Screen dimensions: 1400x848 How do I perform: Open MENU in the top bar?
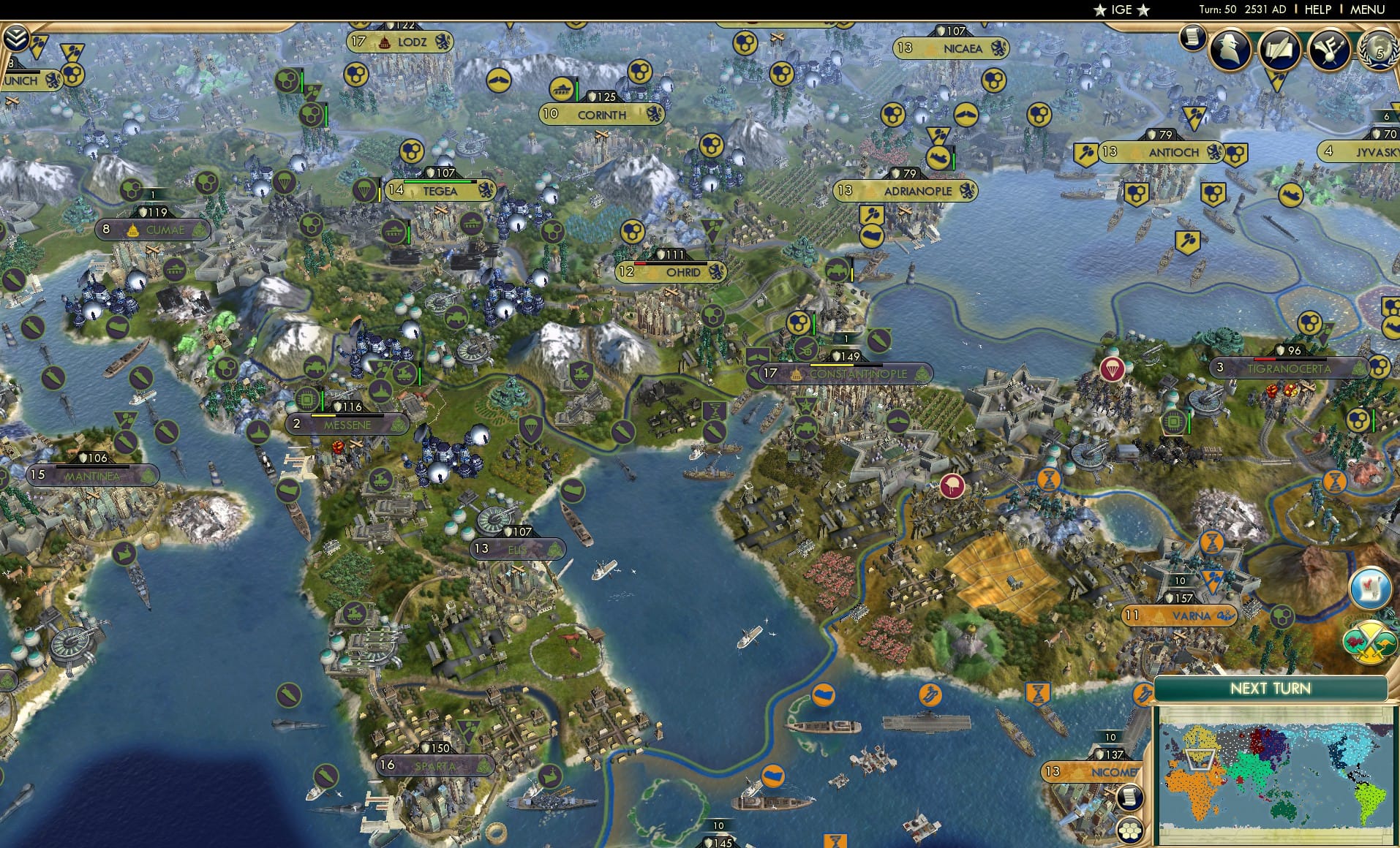tap(1366, 10)
